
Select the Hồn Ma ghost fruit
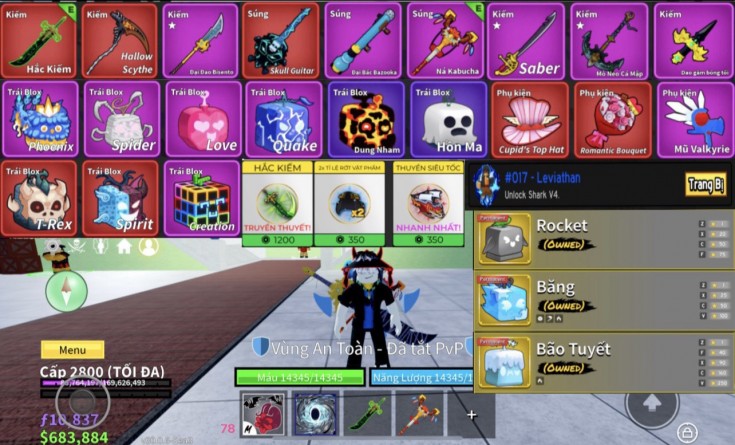[x=446, y=119]
